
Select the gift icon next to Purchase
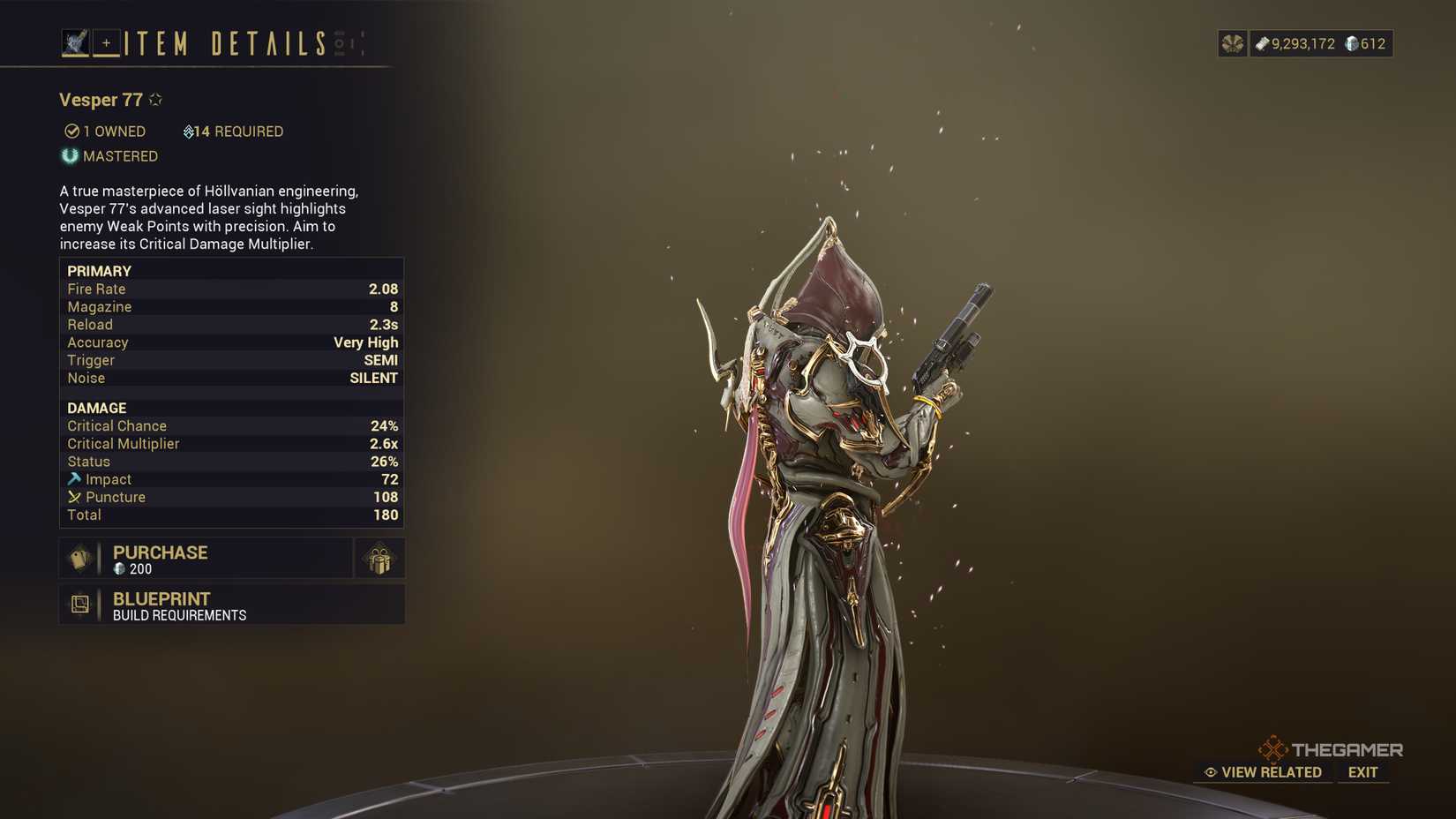pos(379,558)
